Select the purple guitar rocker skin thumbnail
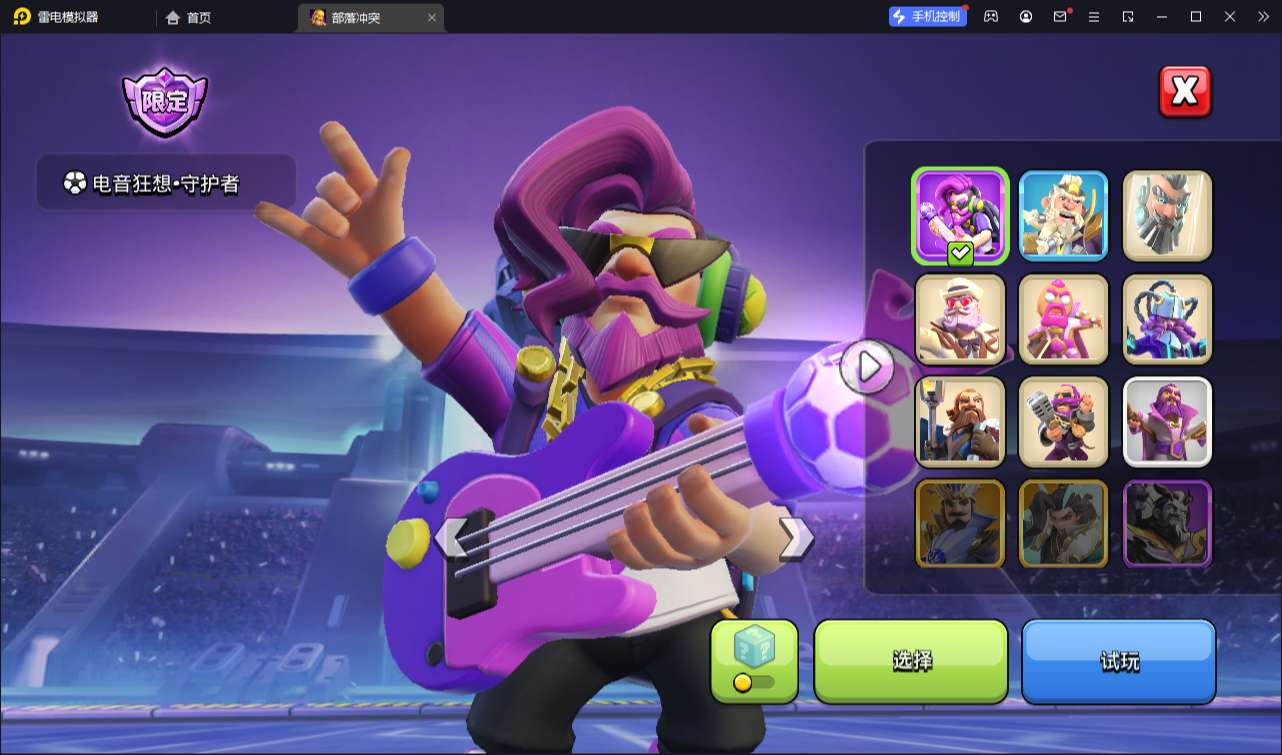 point(960,214)
